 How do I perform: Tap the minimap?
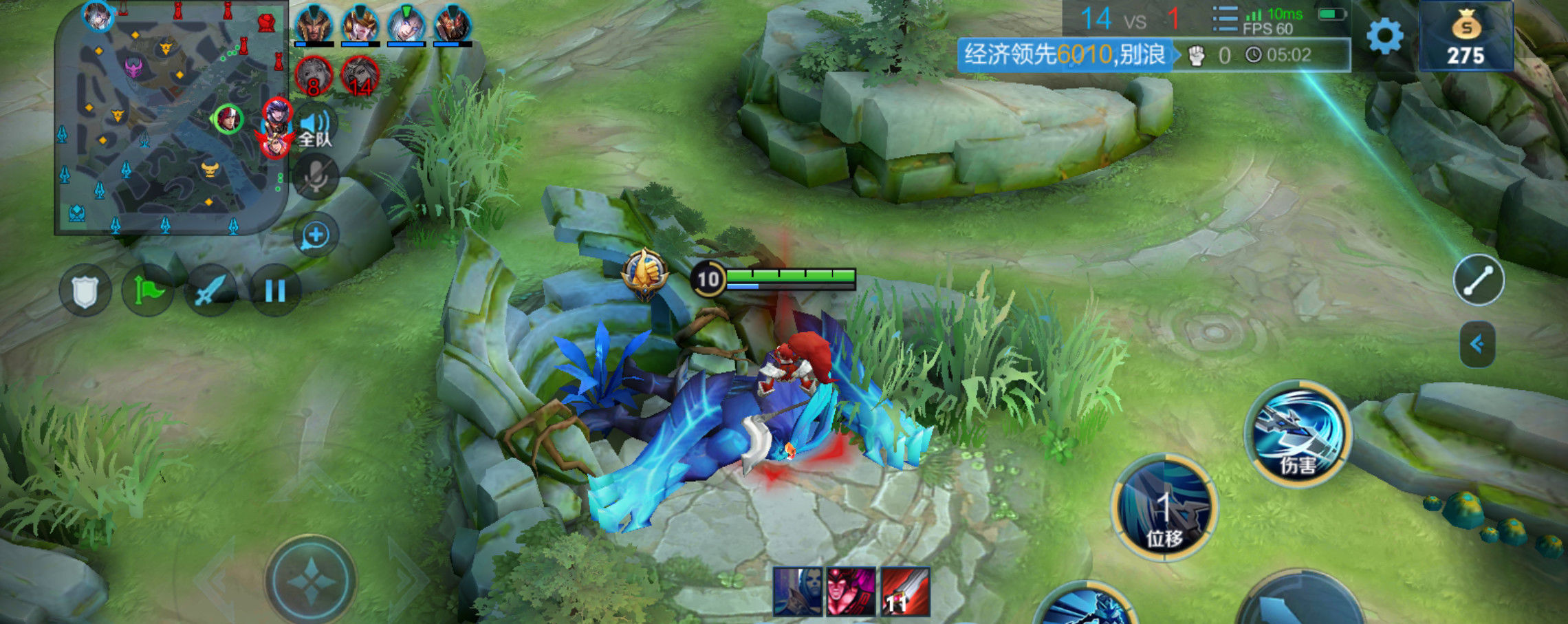pyautogui.click(x=171, y=118)
